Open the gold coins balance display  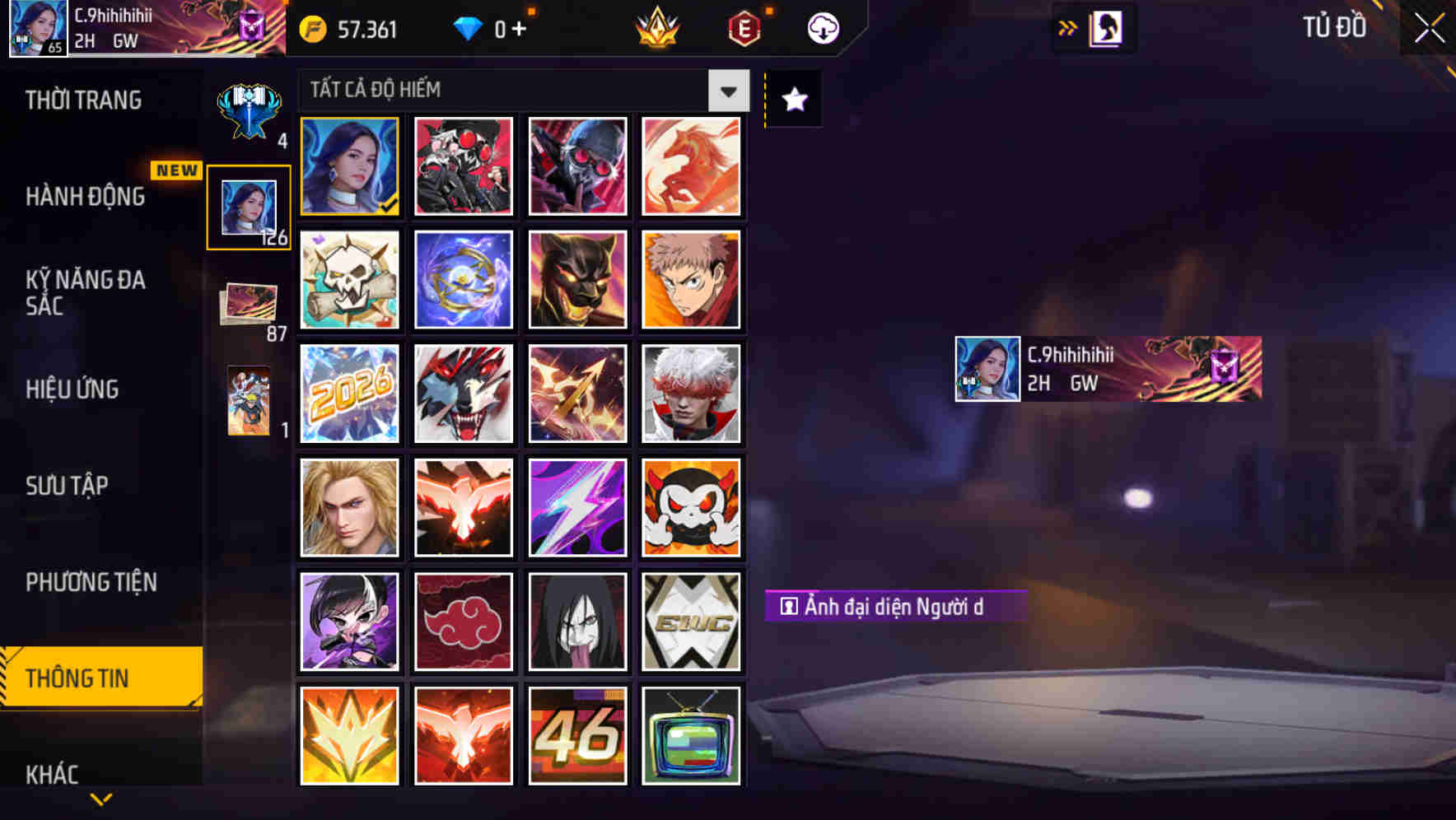click(x=346, y=30)
